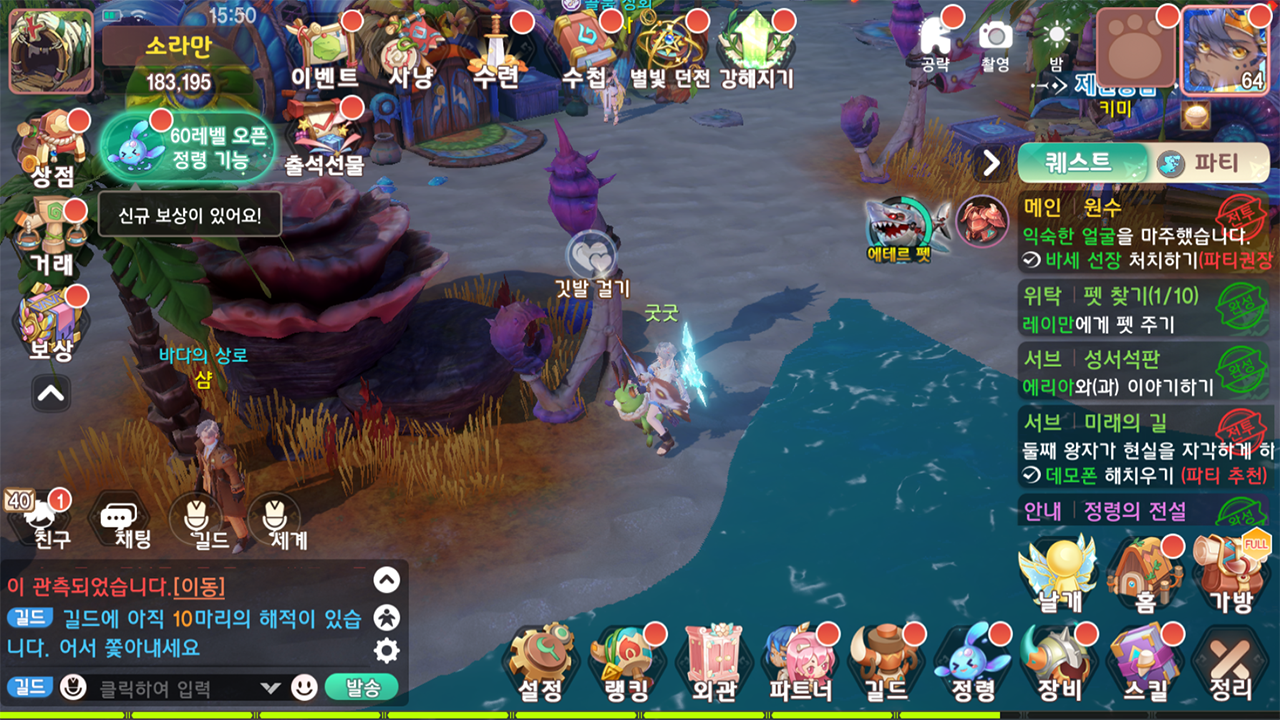The image size is (1280, 720).
Task: Select the 퀘스트 quest tab
Action: point(1080,163)
